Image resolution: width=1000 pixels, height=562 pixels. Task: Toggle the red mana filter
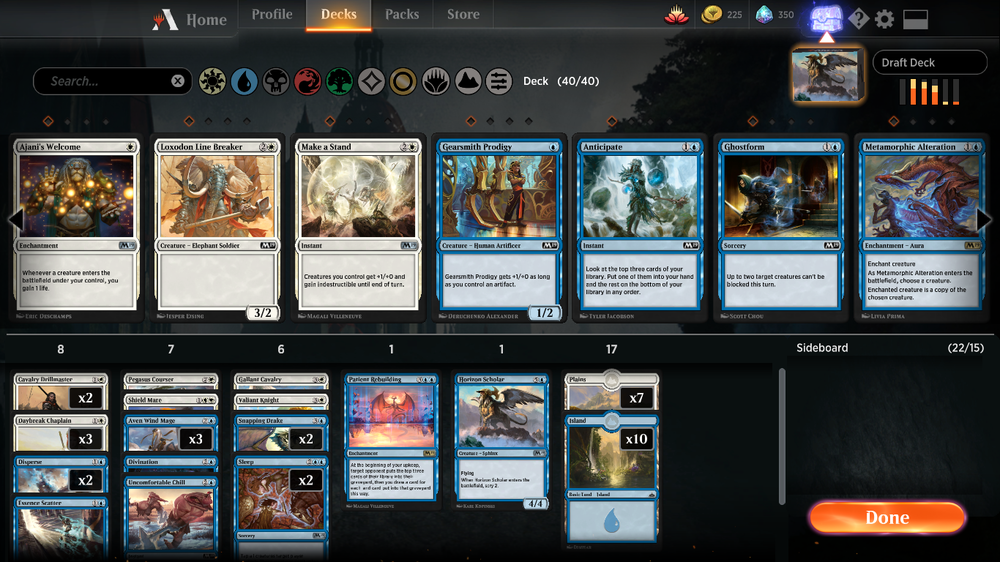pos(307,81)
